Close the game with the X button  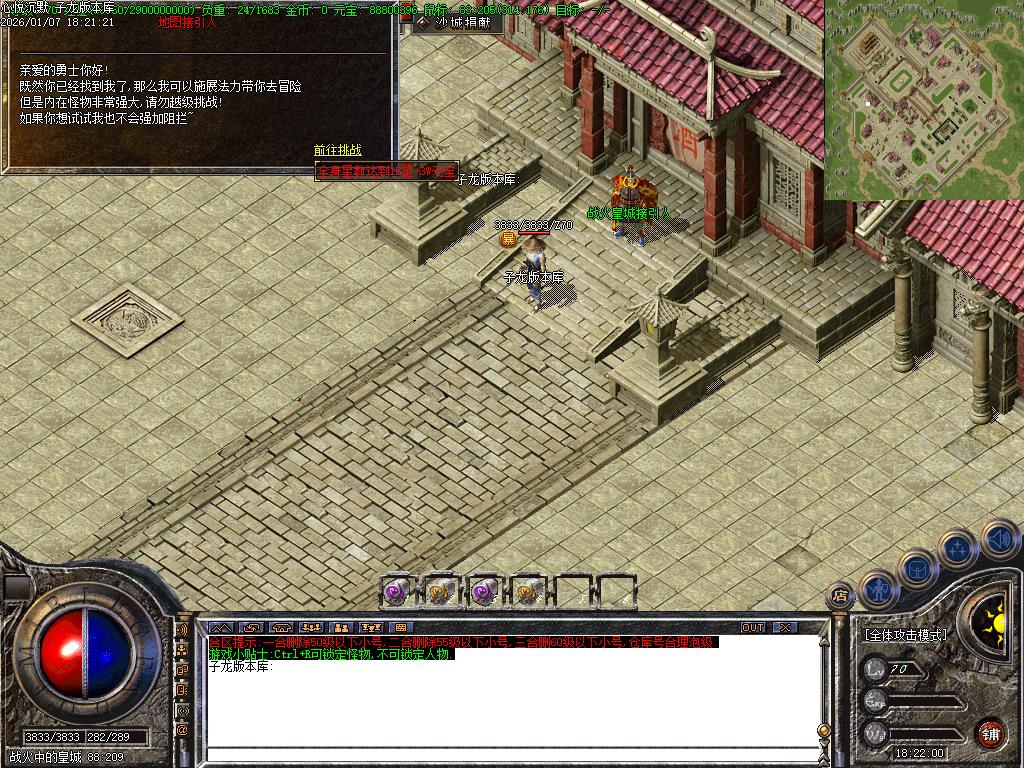click(785, 628)
